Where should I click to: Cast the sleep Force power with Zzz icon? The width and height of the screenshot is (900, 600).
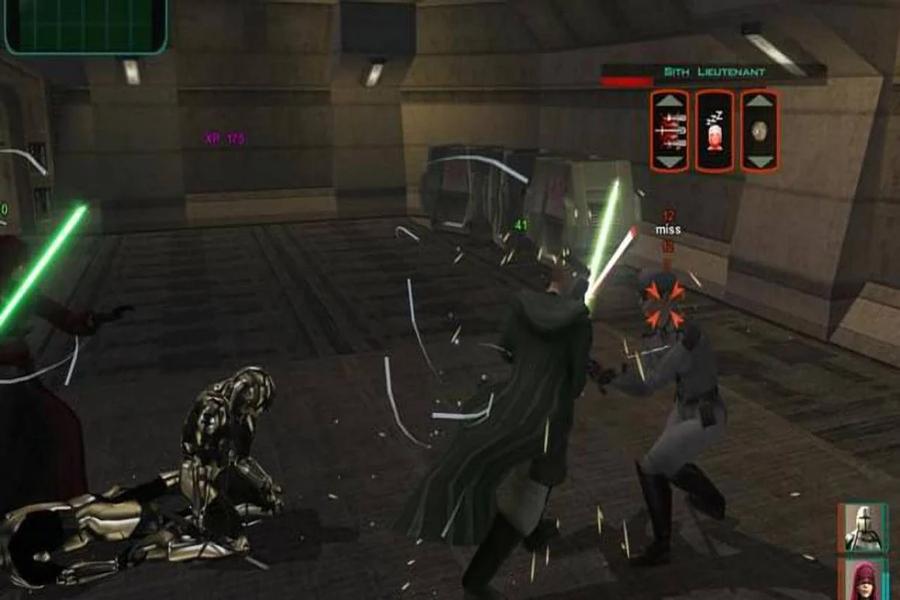coord(714,131)
